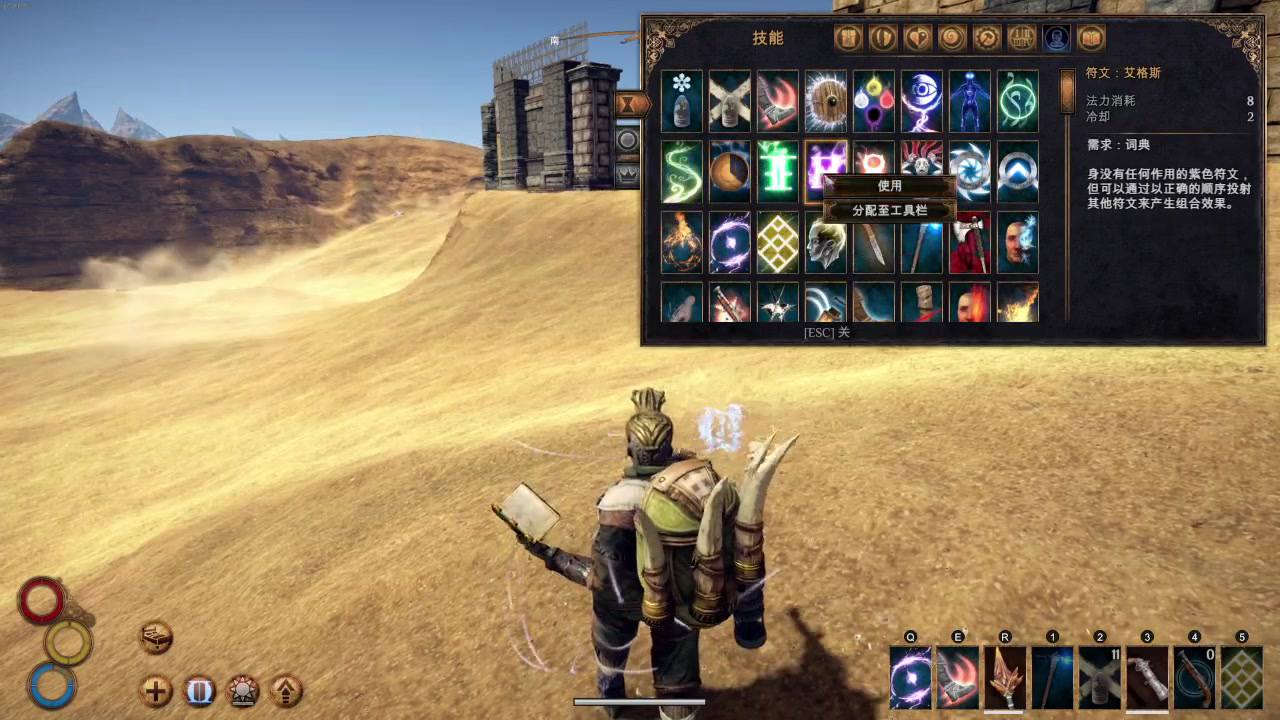Image resolution: width=1280 pixels, height=720 pixels.
Task: Select the red-robed axe warrior skill
Action: coord(970,242)
